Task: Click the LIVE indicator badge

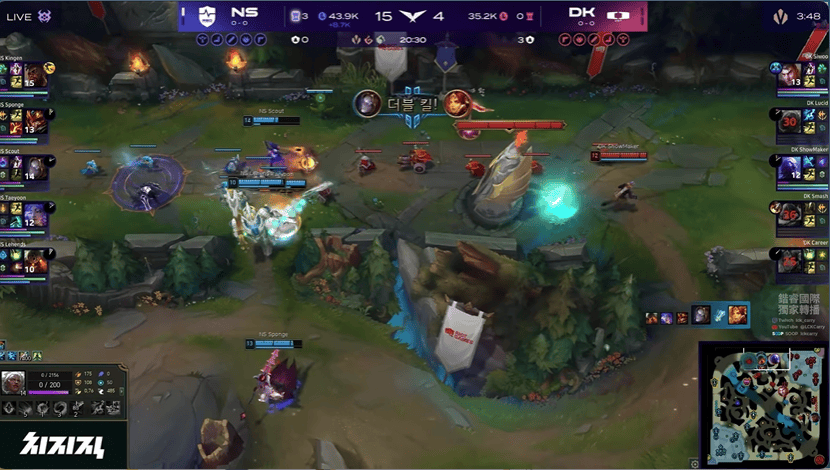Action: (20, 14)
